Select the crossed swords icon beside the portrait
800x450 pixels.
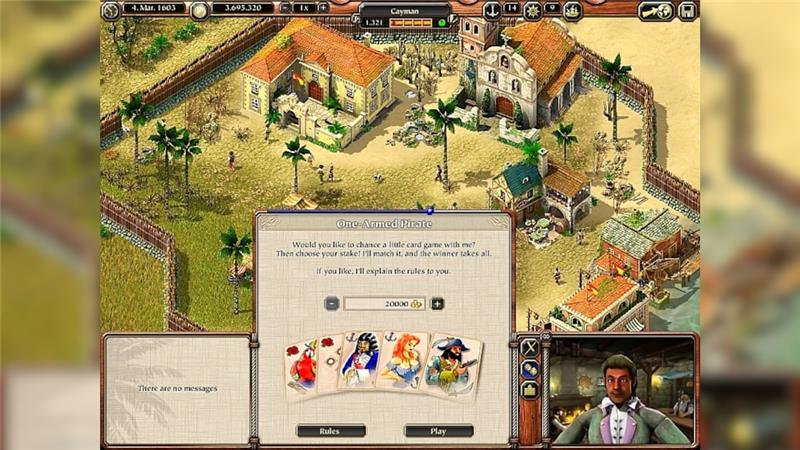(530, 347)
